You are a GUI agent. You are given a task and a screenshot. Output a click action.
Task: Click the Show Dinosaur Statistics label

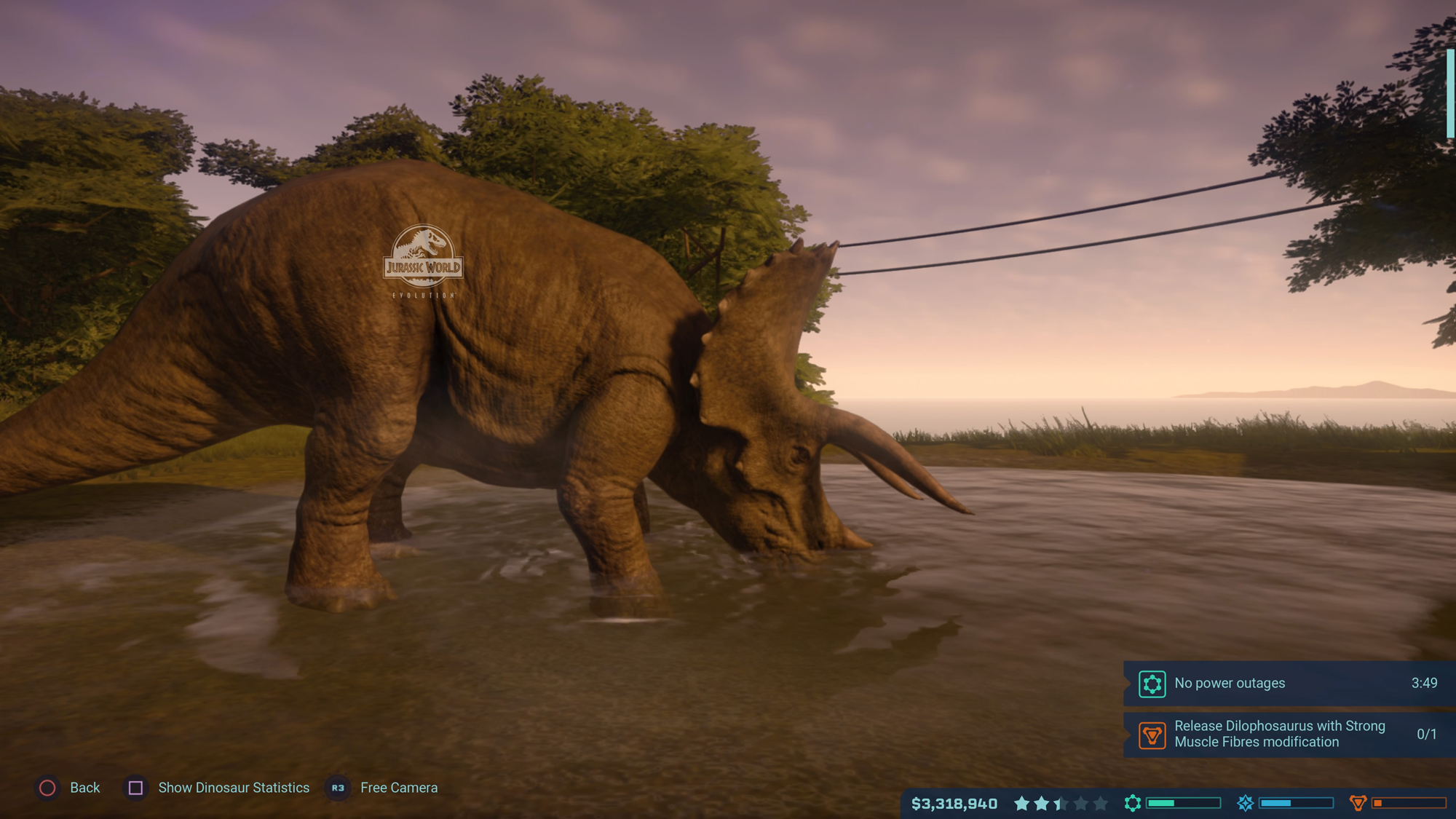[x=234, y=788]
